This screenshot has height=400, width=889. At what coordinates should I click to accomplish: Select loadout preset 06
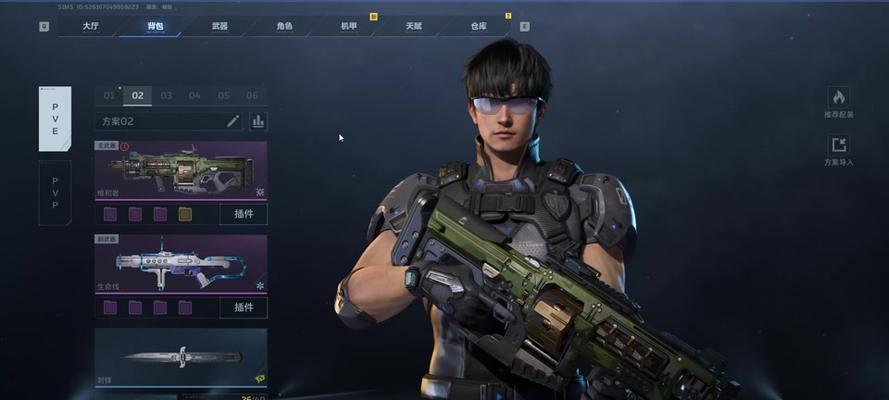point(252,96)
